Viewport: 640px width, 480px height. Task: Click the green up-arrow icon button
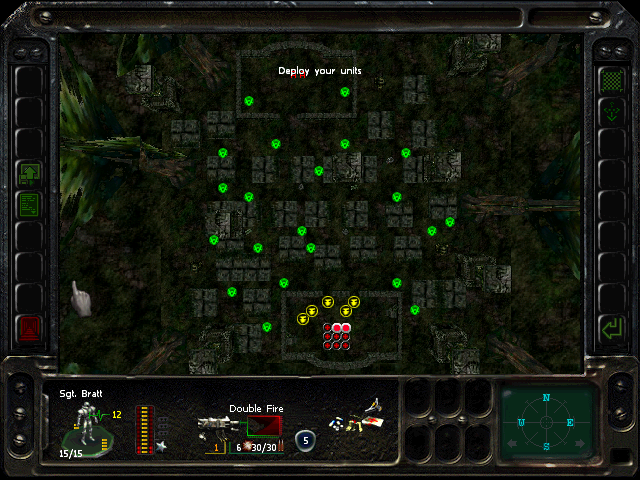29,173
